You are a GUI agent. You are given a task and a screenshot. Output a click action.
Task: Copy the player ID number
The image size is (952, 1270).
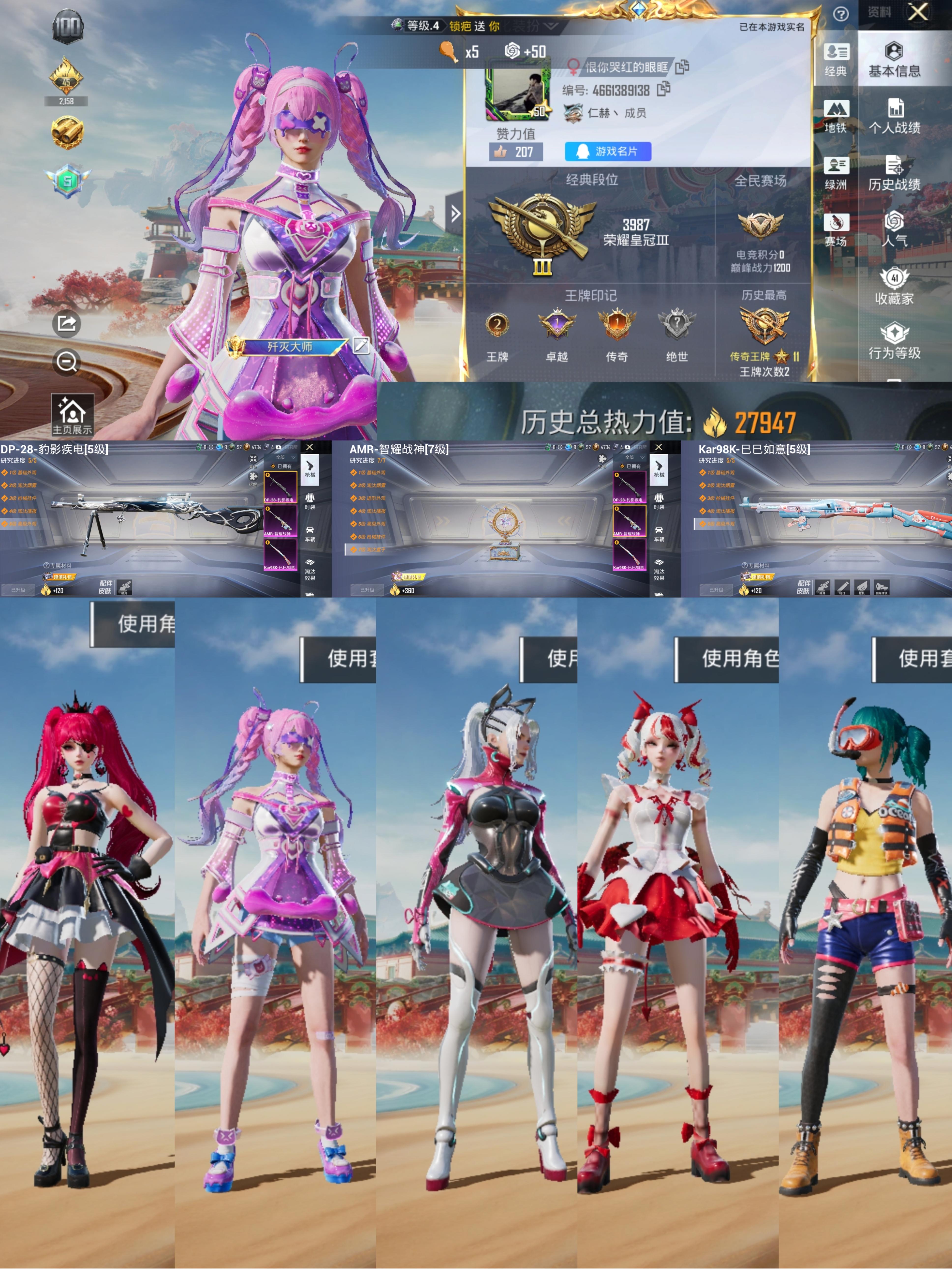coord(664,89)
